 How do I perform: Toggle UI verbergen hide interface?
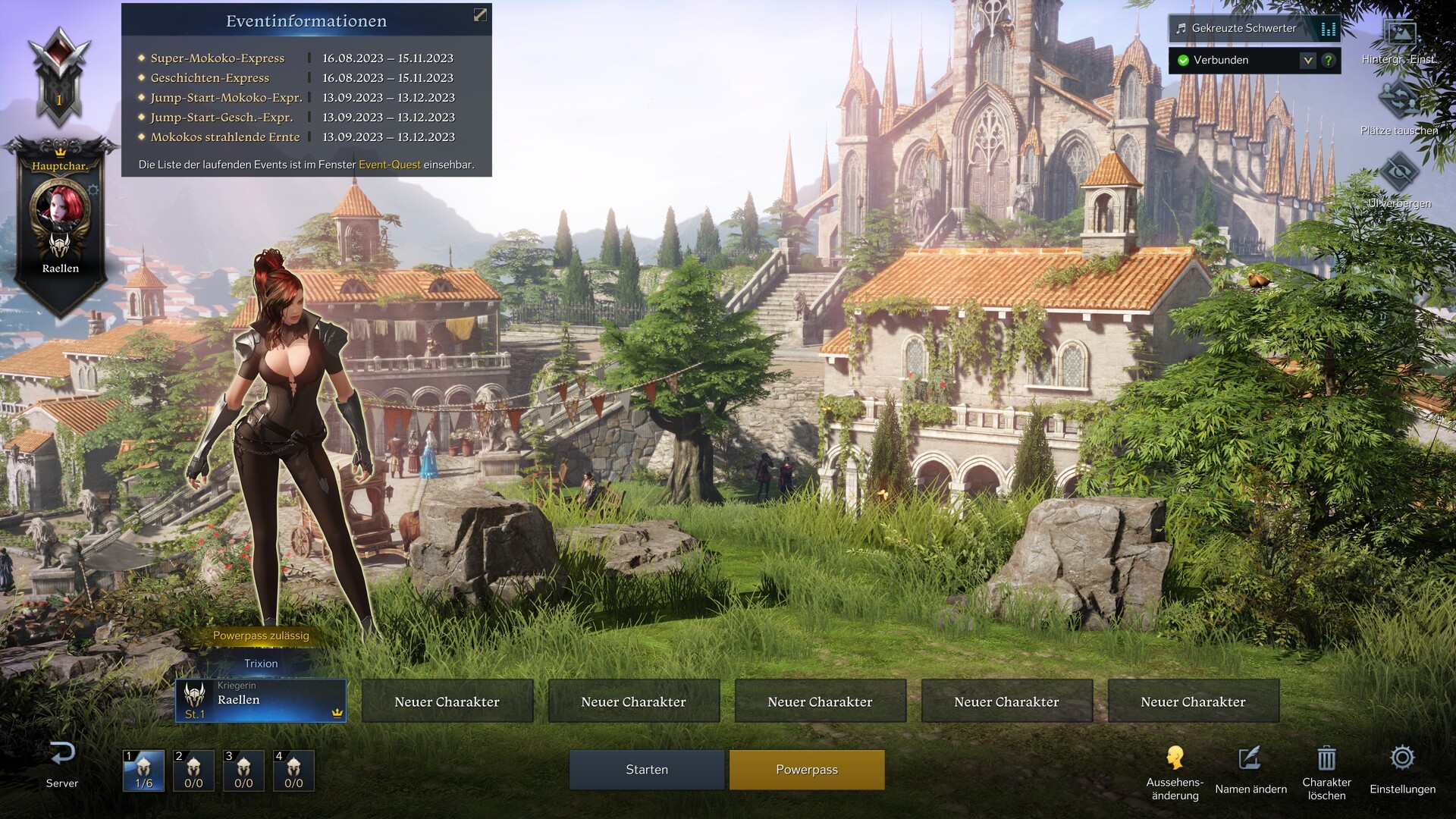click(x=1399, y=174)
